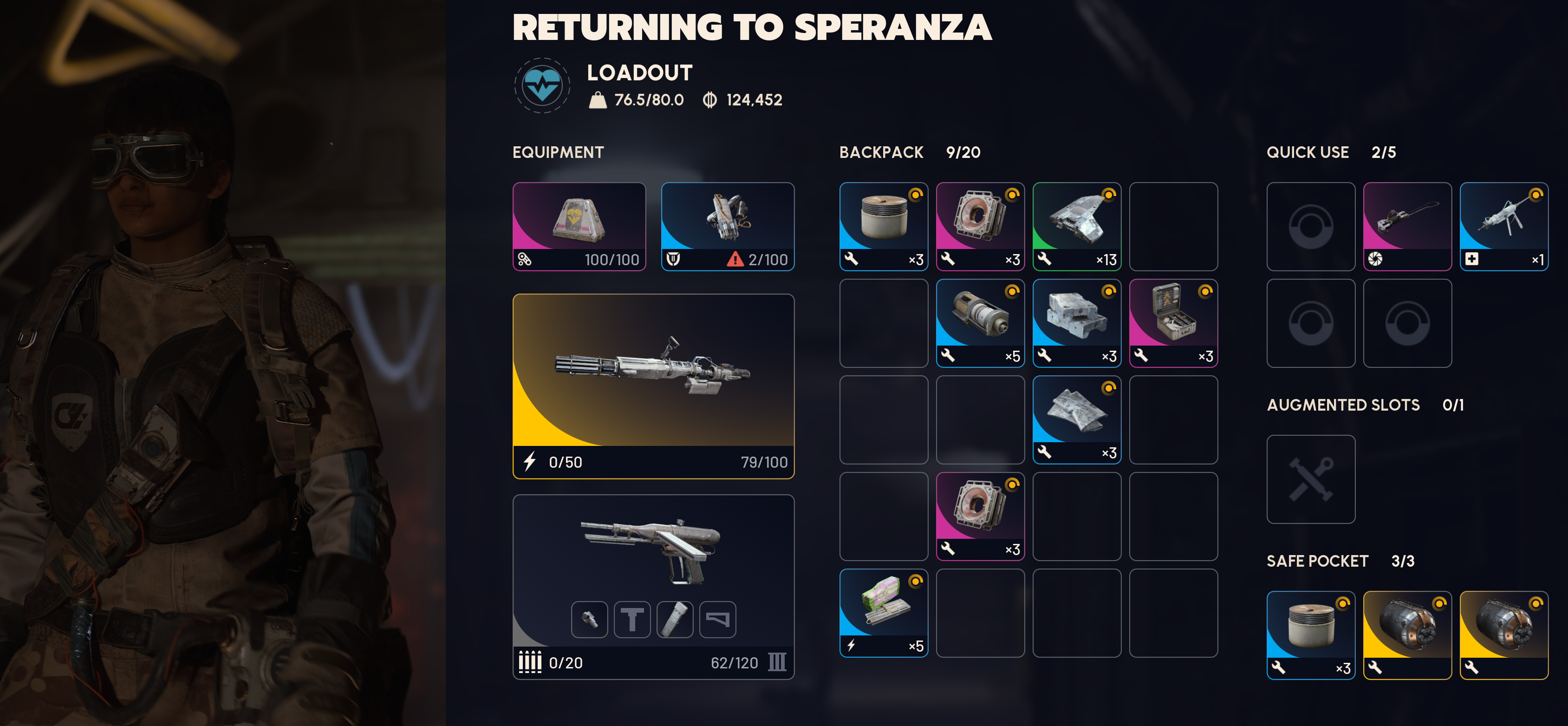Image resolution: width=1568 pixels, height=726 pixels.
Task: Click the heartbeat loadout emblem
Action: [x=542, y=86]
